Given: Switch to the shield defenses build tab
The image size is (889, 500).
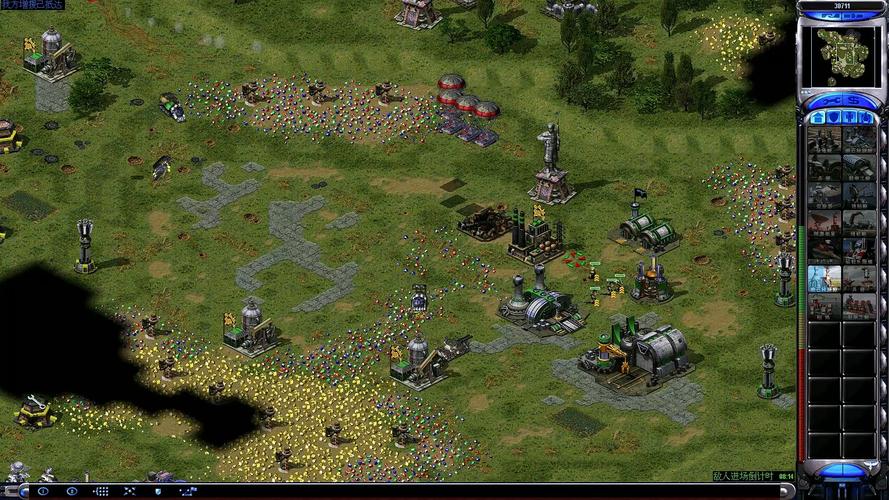Looking at the screenshot, I should (833, 119).
